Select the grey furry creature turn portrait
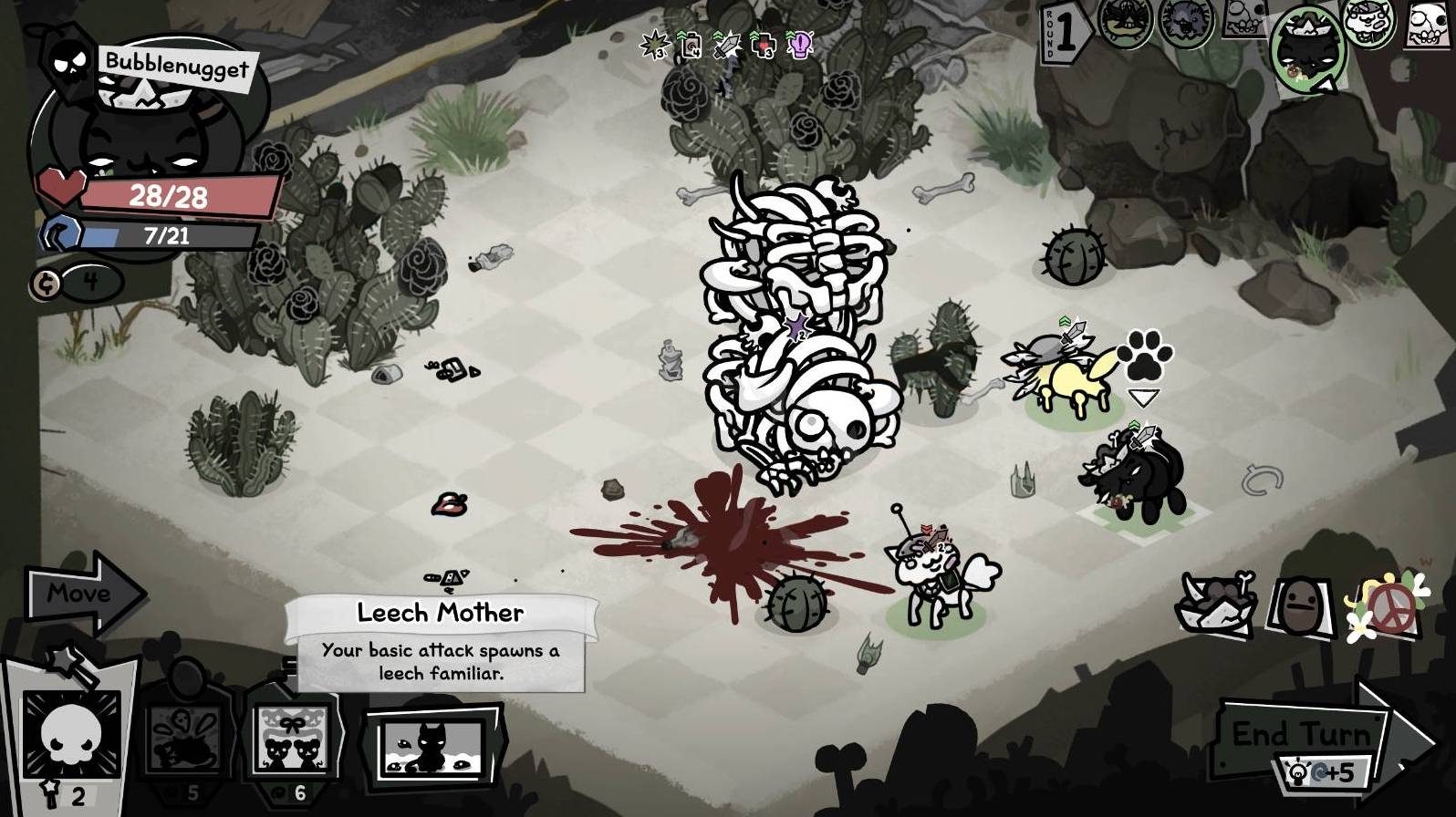 click(1186, 23)
